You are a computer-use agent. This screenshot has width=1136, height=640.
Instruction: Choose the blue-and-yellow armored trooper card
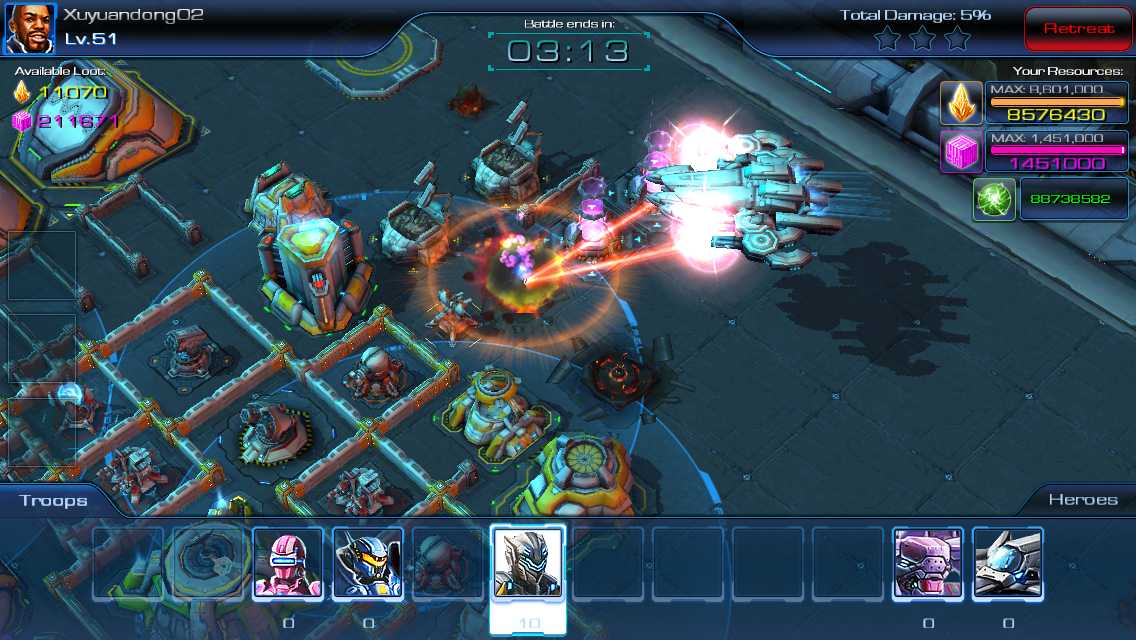[368, 563]
